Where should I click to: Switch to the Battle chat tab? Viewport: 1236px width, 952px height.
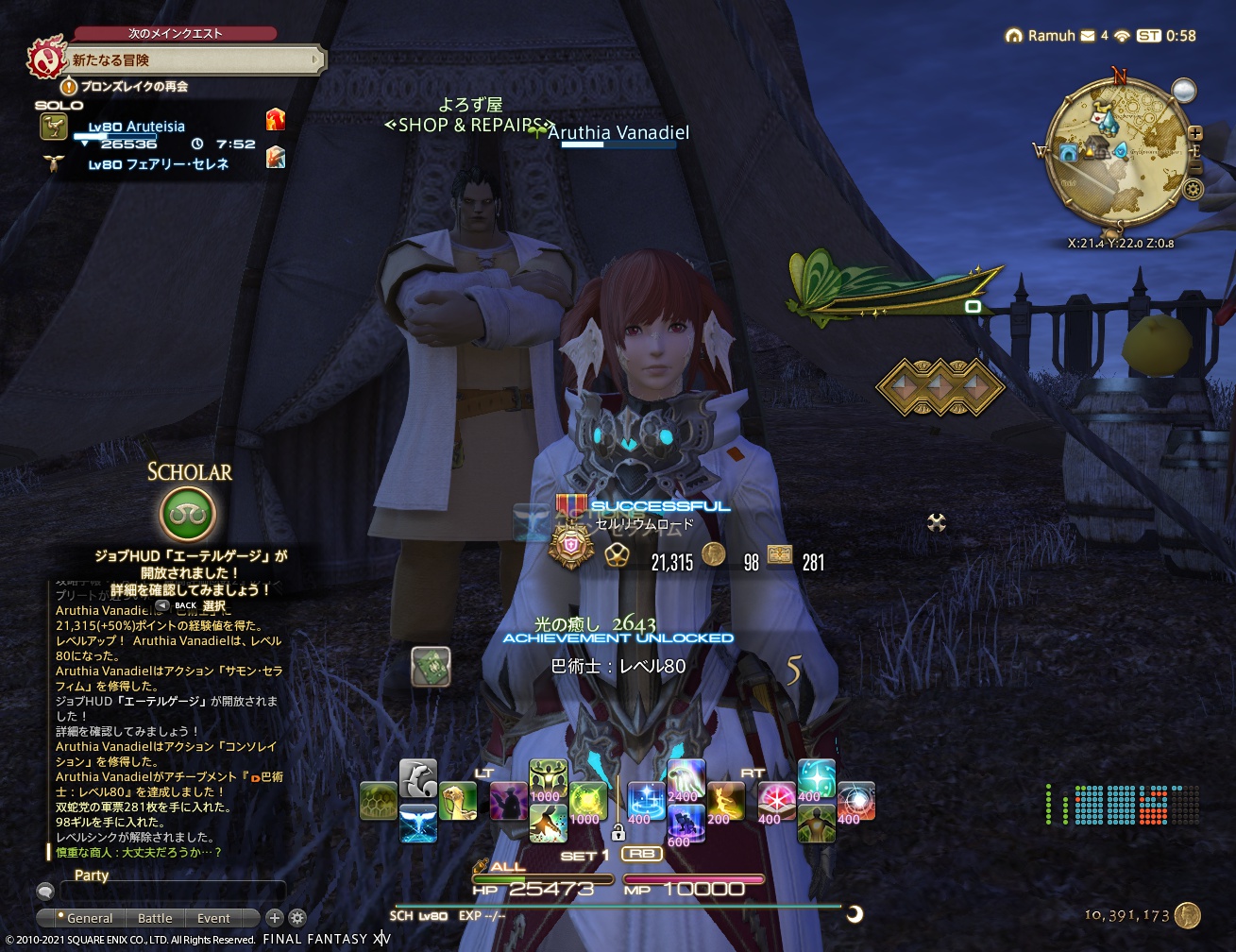pyautogui.click(x=155, y=918)
